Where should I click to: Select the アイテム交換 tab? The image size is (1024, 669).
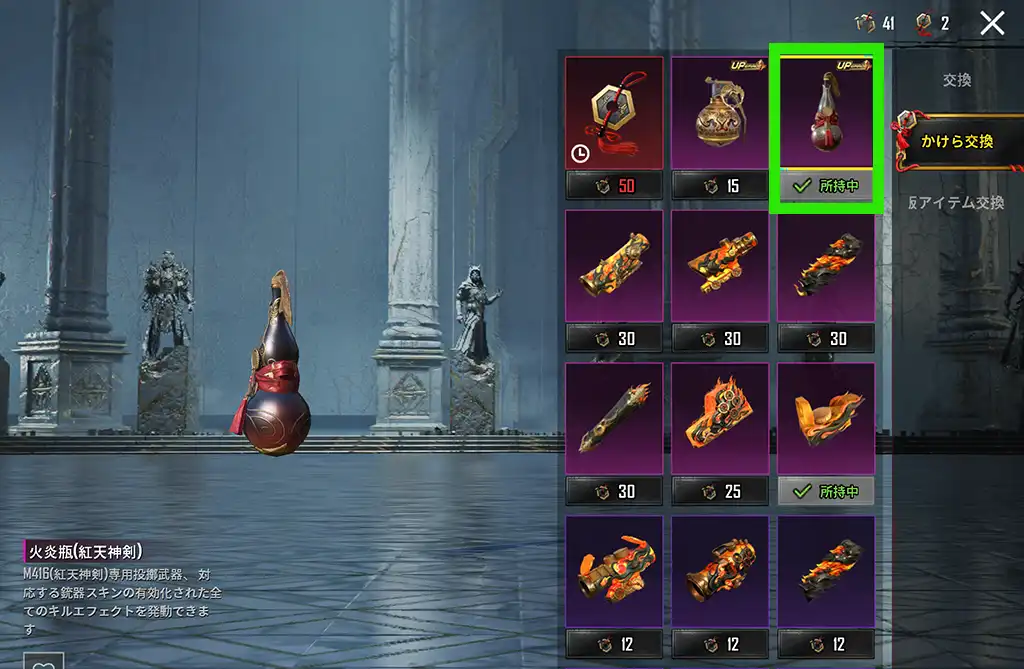(x=957, y=202)
